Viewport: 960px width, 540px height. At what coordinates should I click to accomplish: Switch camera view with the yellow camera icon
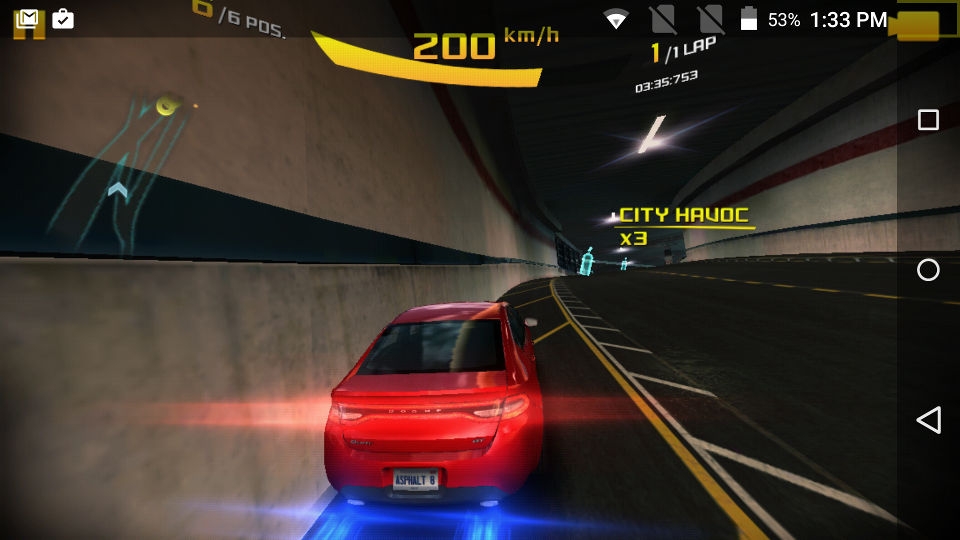coord(919,25)
